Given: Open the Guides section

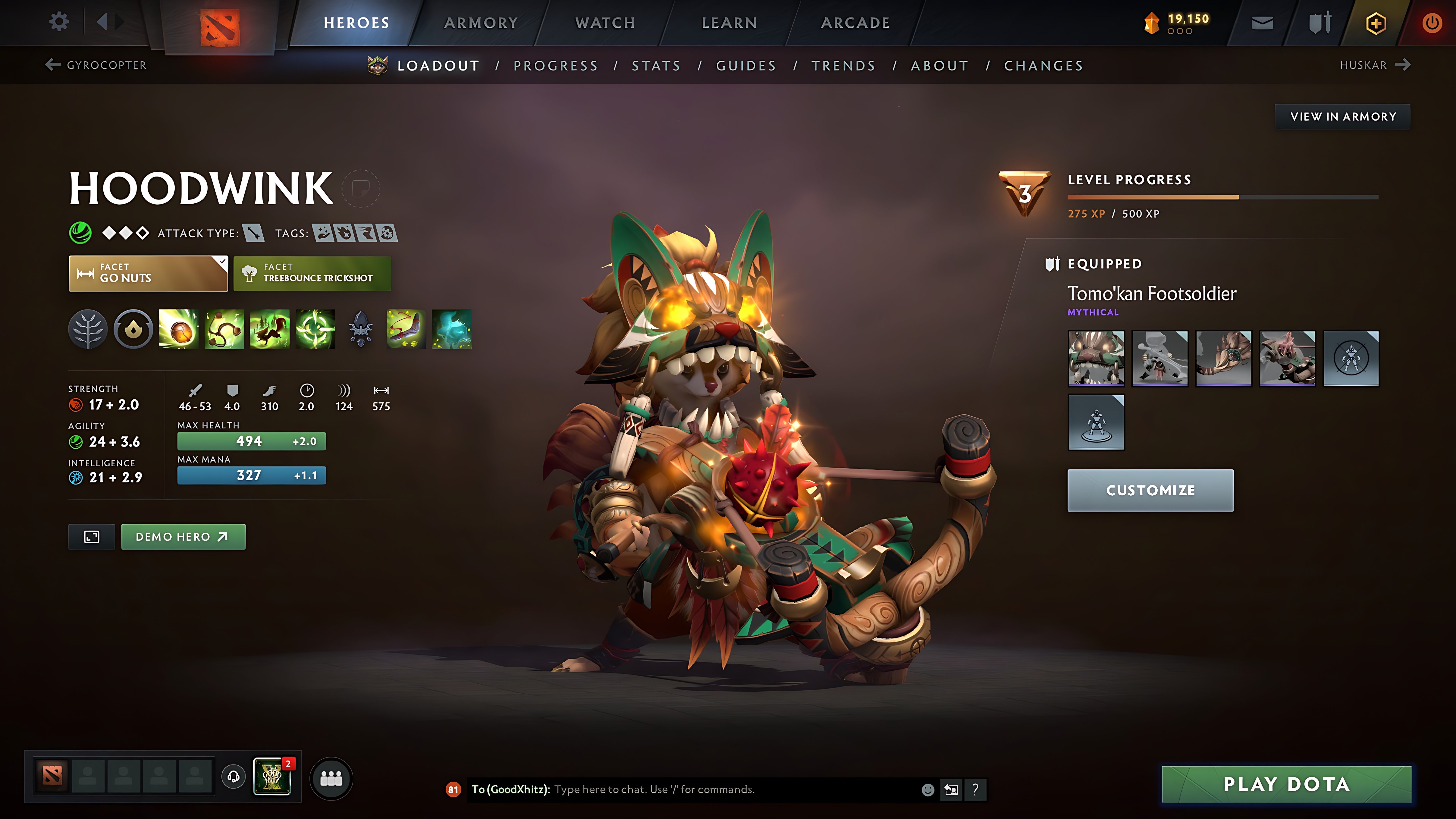Looking at the screenshot, I should 745,65.
